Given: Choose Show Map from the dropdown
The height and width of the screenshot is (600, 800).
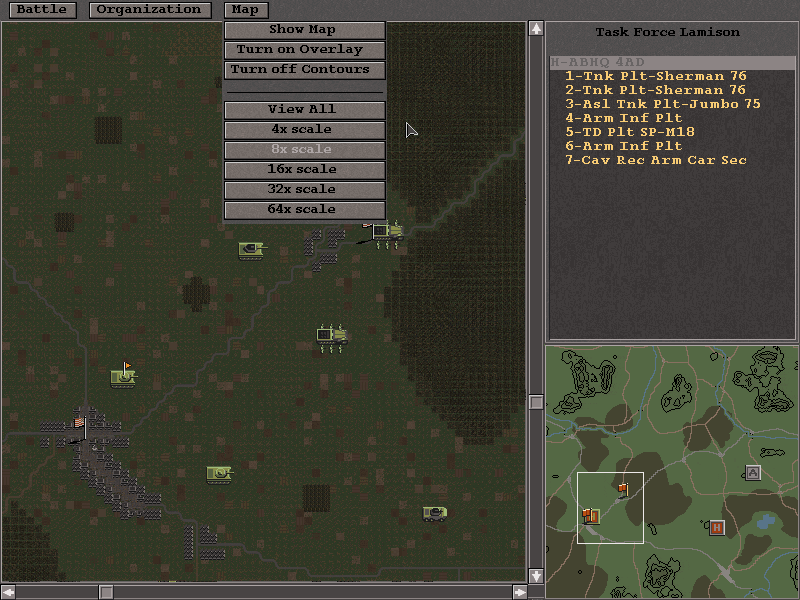Looking at the screenshot, I should (304, 30).
